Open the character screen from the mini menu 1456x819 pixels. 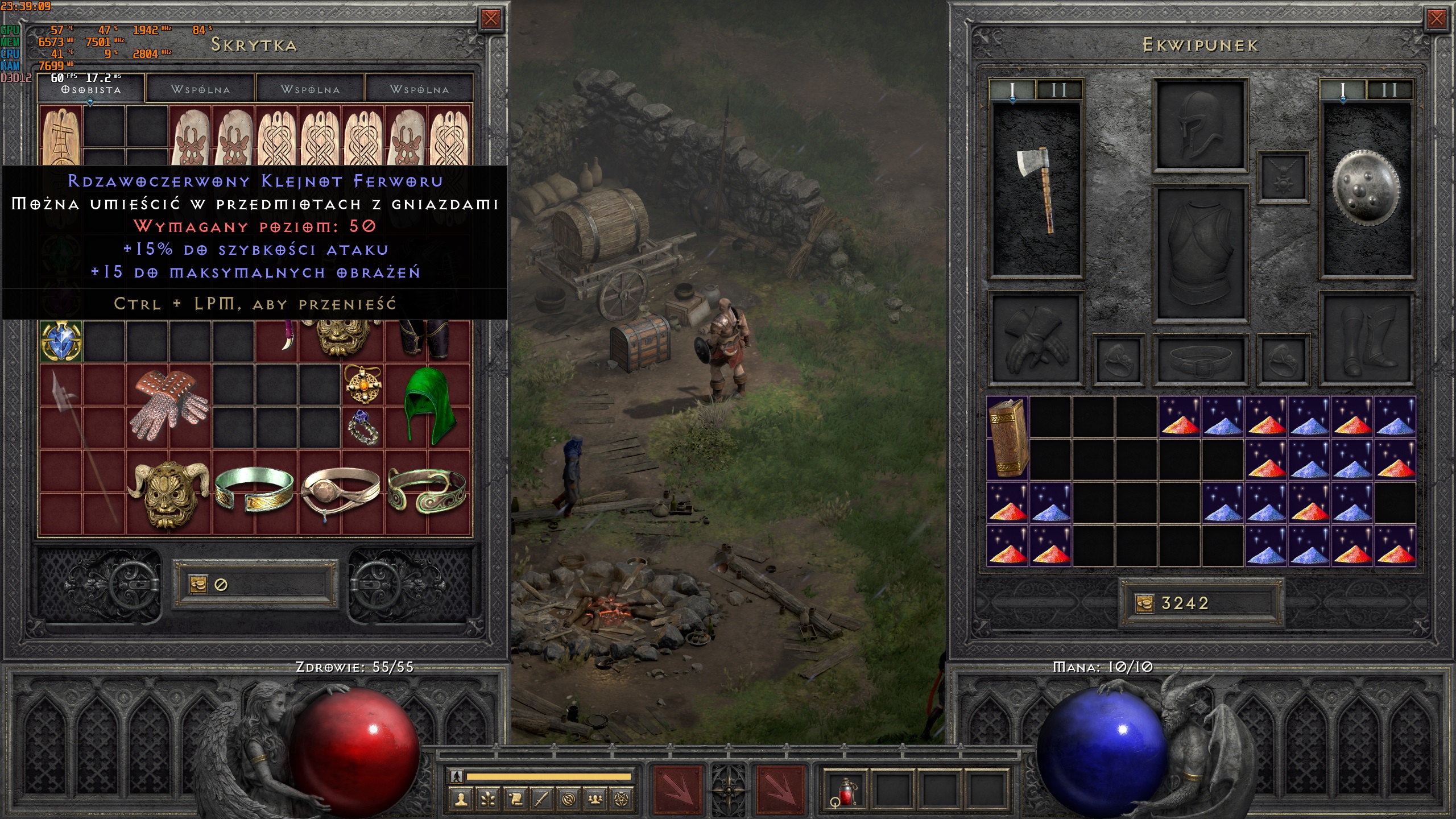pyautogui.click(x=461, y=799)
